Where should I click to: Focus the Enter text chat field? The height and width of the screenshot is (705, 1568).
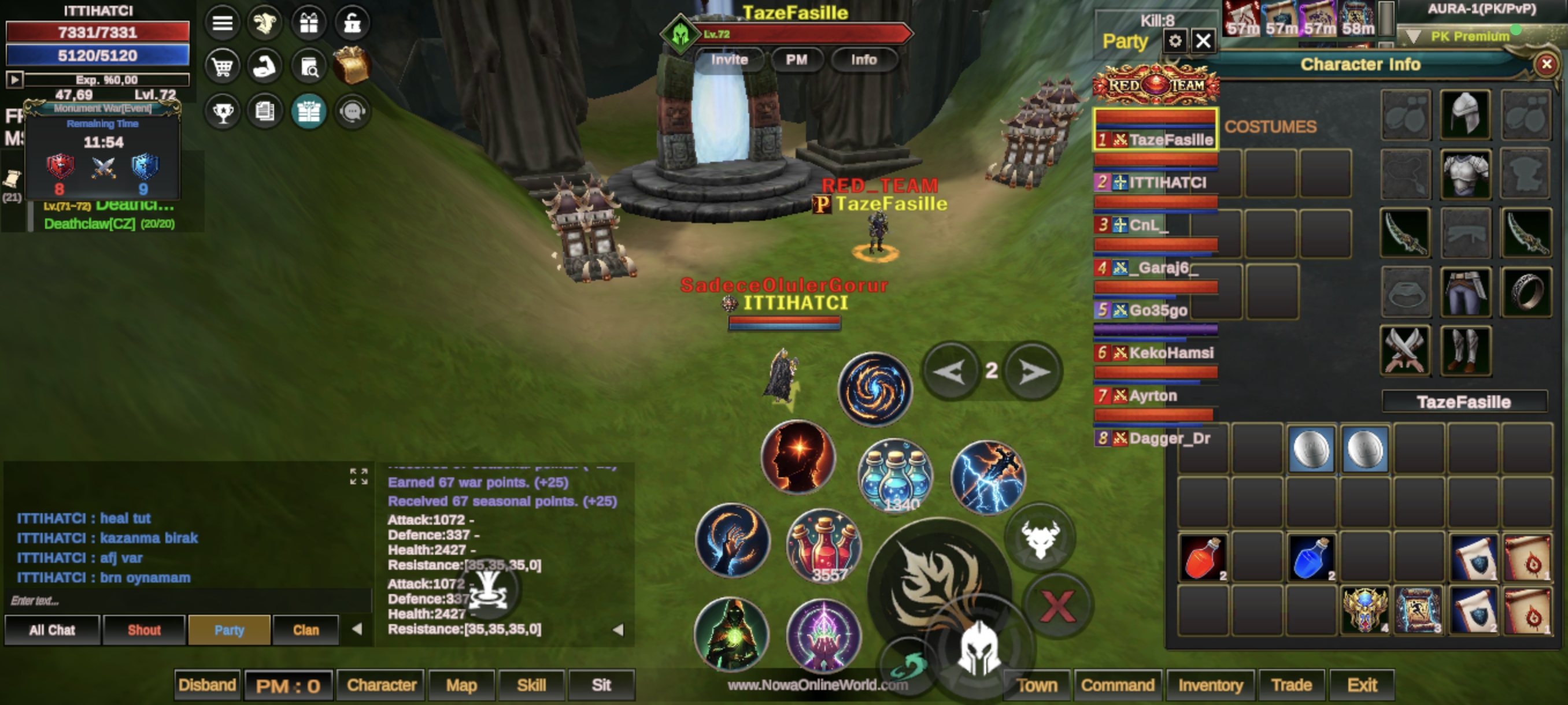pyautogui.click(x=183, y=600)
